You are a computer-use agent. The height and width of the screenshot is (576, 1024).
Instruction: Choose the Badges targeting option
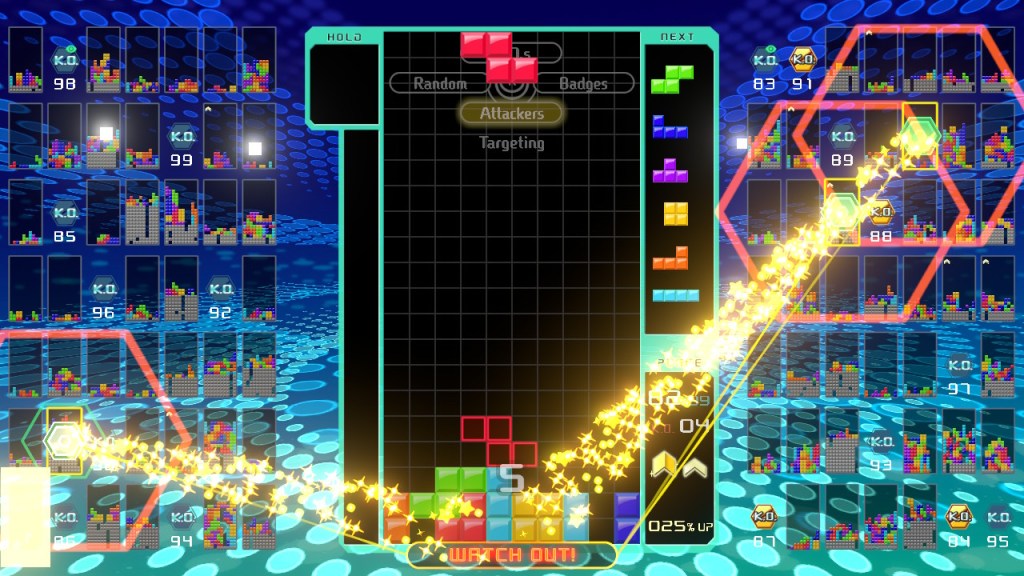584,84
